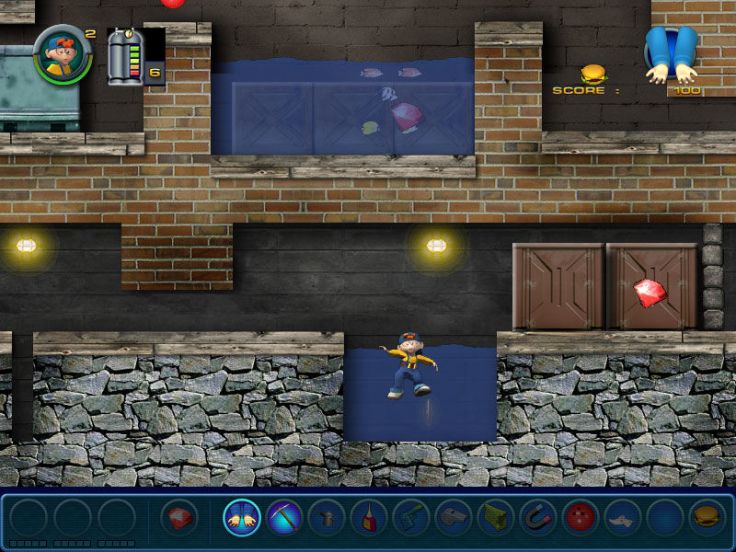This screenshot has height=552, width=736.
Task: Choose the red bowling ball item
Action: pyautogui.click(x=580, y=517)
